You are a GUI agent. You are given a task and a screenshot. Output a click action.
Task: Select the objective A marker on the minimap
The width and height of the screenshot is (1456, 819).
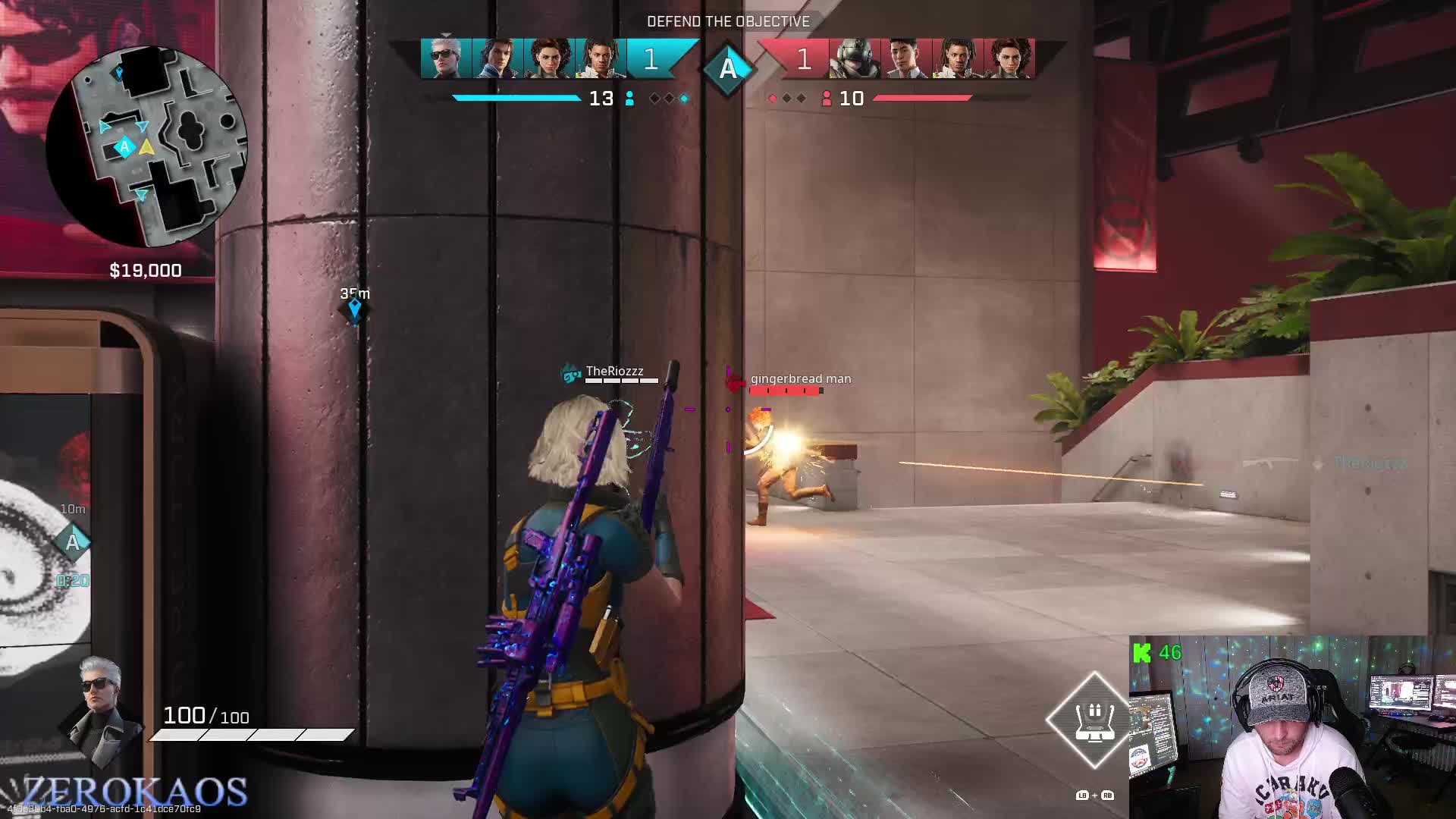[x=124, y=146]
